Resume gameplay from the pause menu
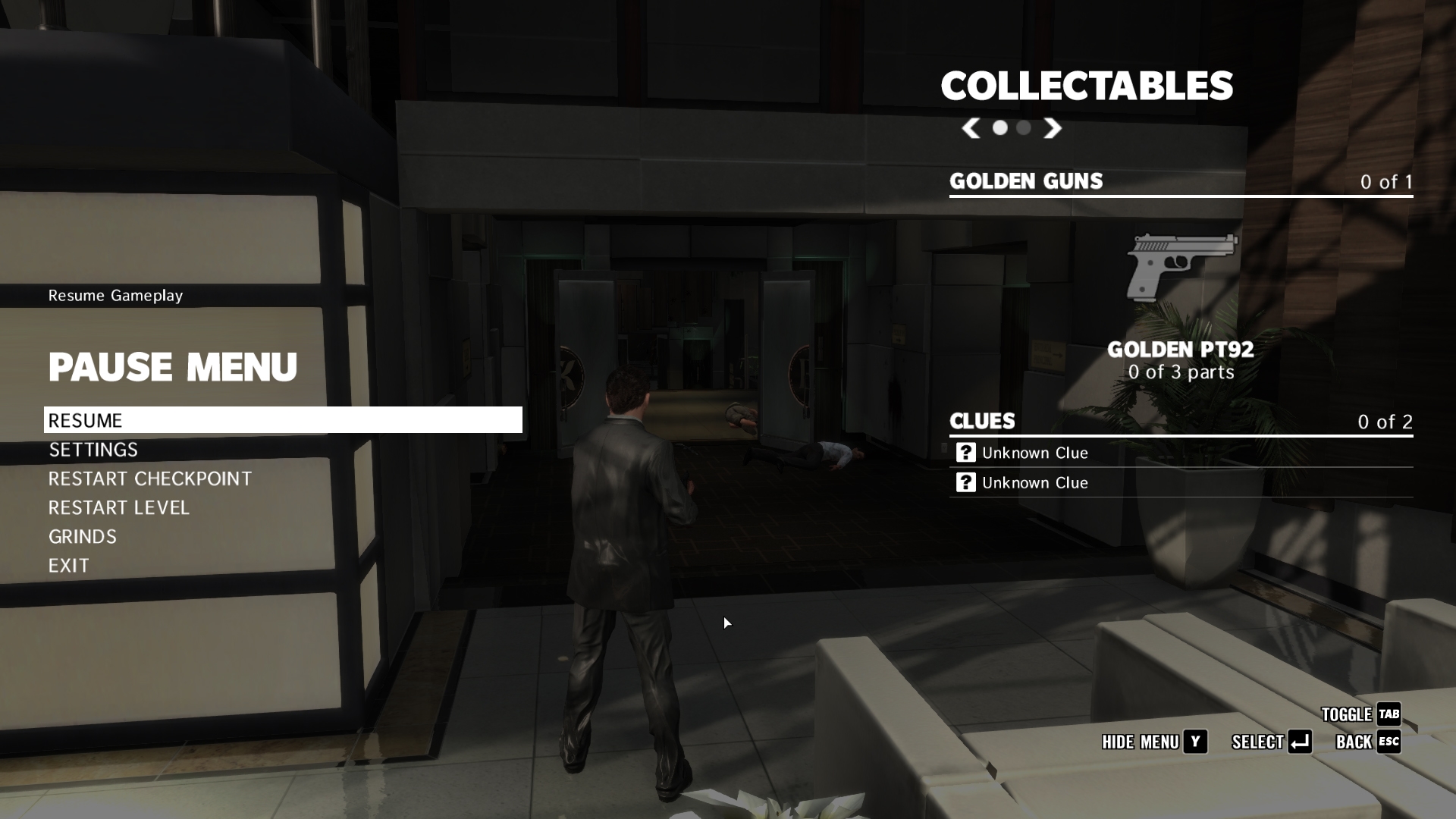Viewport: 1456px width, 819px height. click(x=282, y=420)
